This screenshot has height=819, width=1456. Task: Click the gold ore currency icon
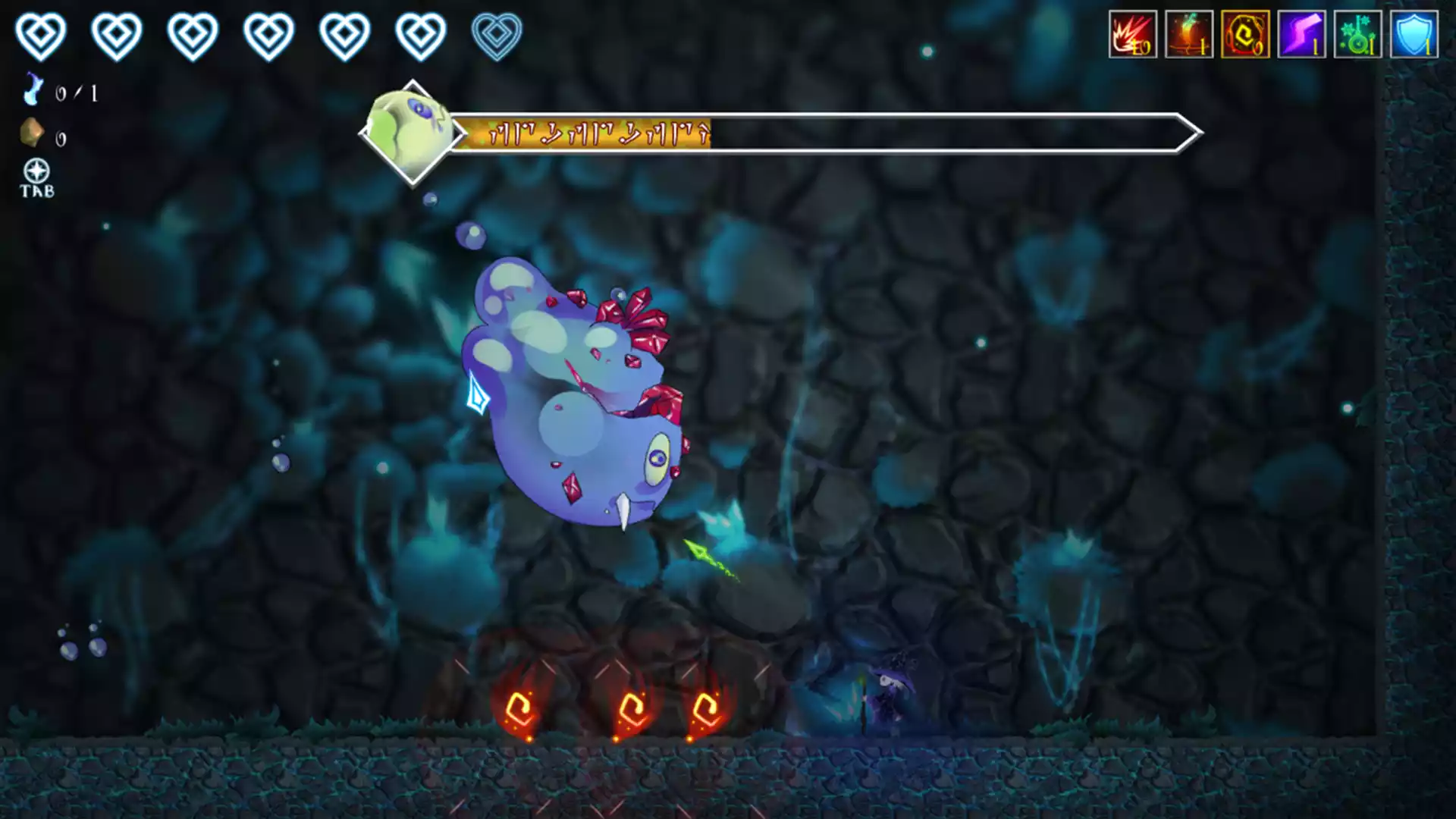click(x=32, y=133)
